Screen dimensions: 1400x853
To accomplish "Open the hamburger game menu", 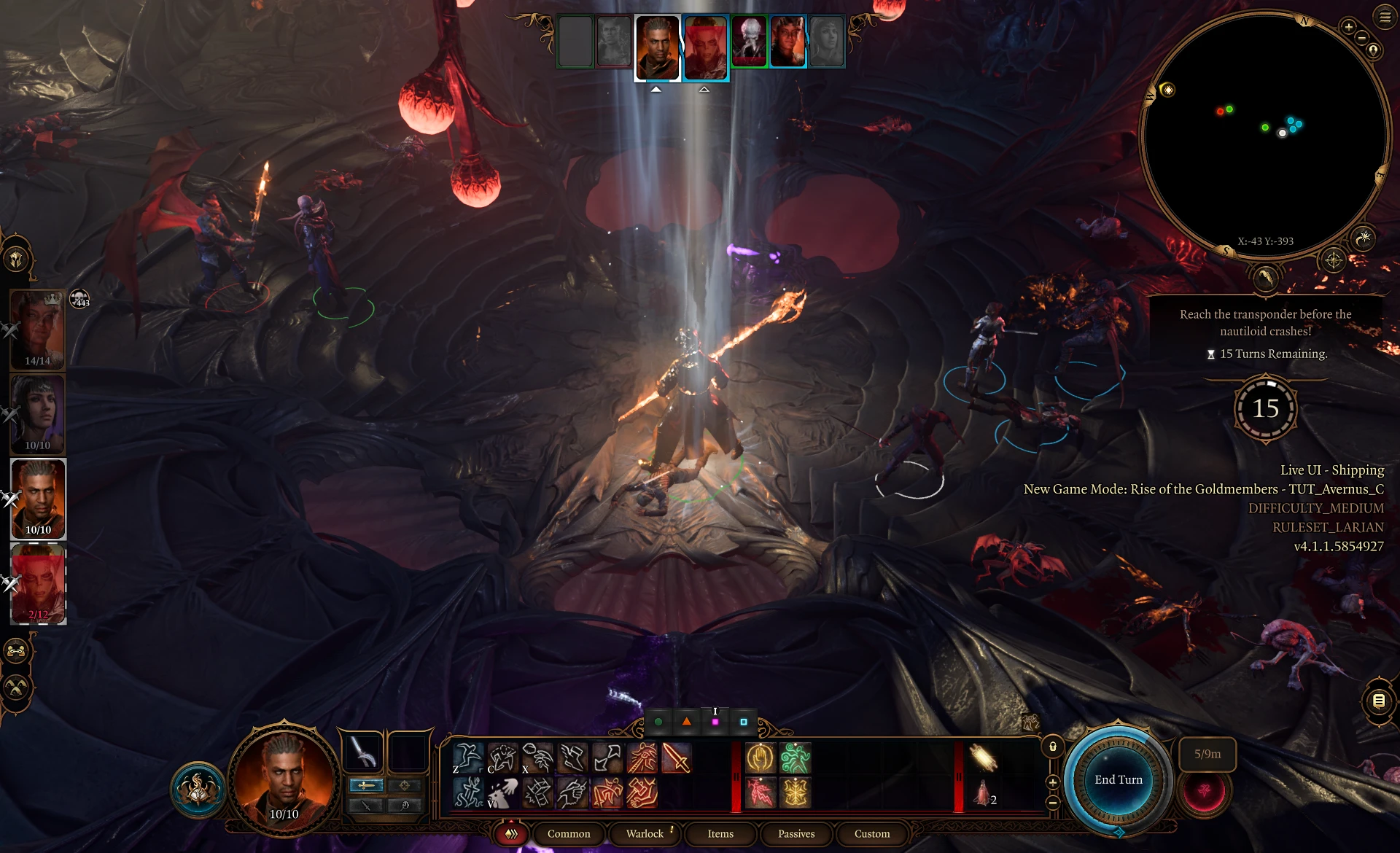I will [x=1385, y=17].
